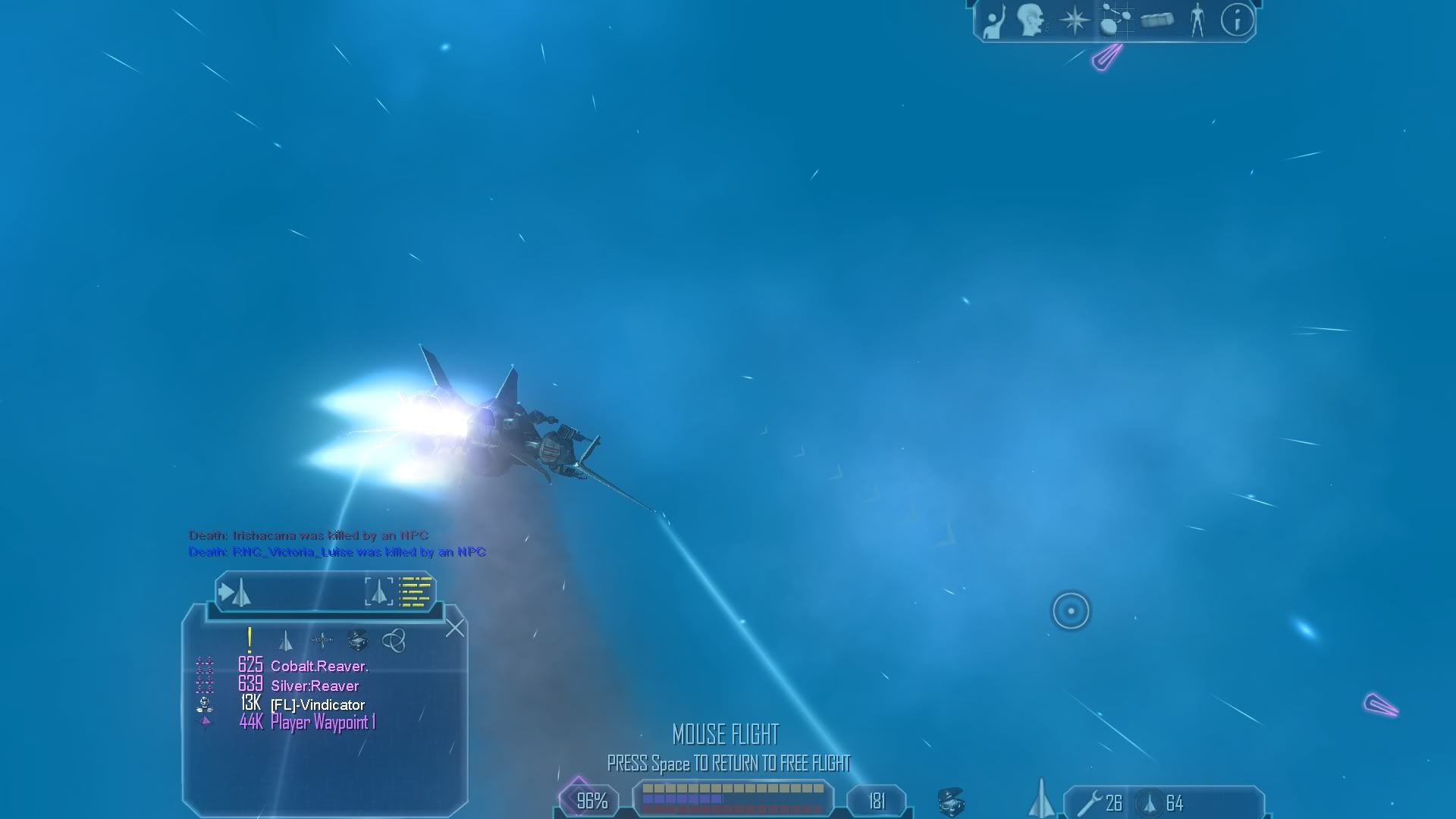
Task: Open the raised-hand request icon
Action: coord(992,20)
